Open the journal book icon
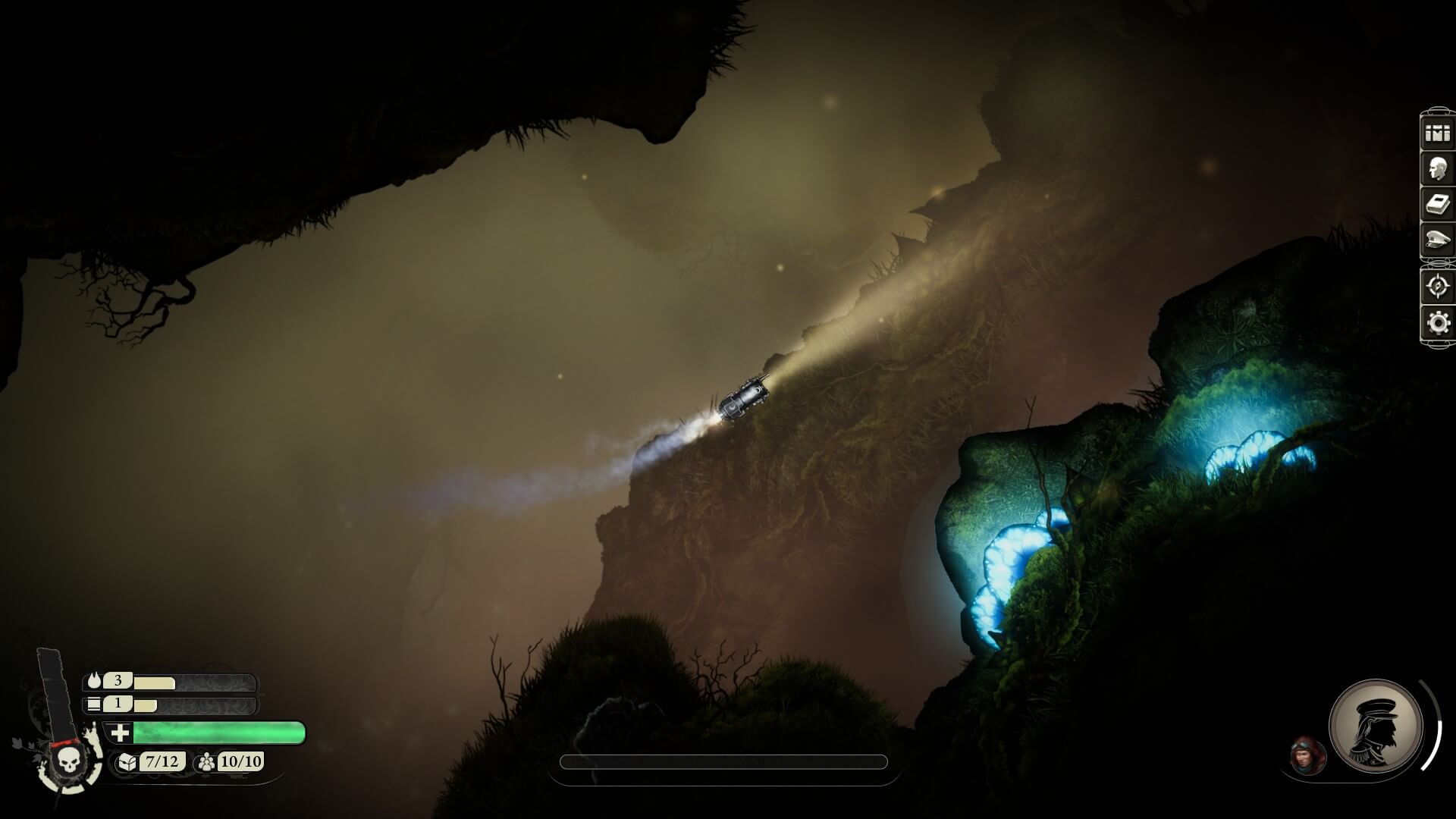Image resolution: width=1456 pixels, height=819 pixels. 1437,205
